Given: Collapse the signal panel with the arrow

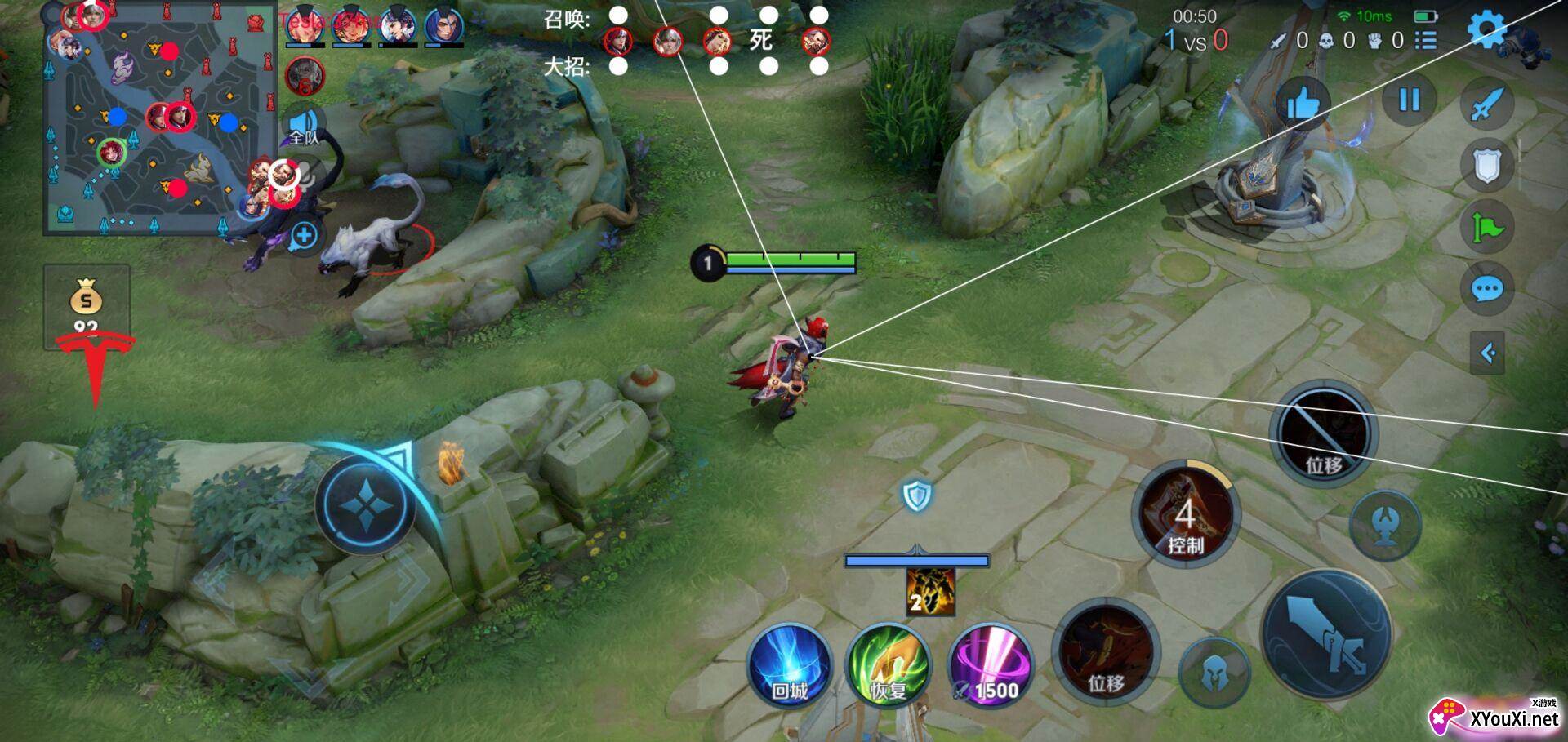Looking at the screenshot, I should point(1487,353).
